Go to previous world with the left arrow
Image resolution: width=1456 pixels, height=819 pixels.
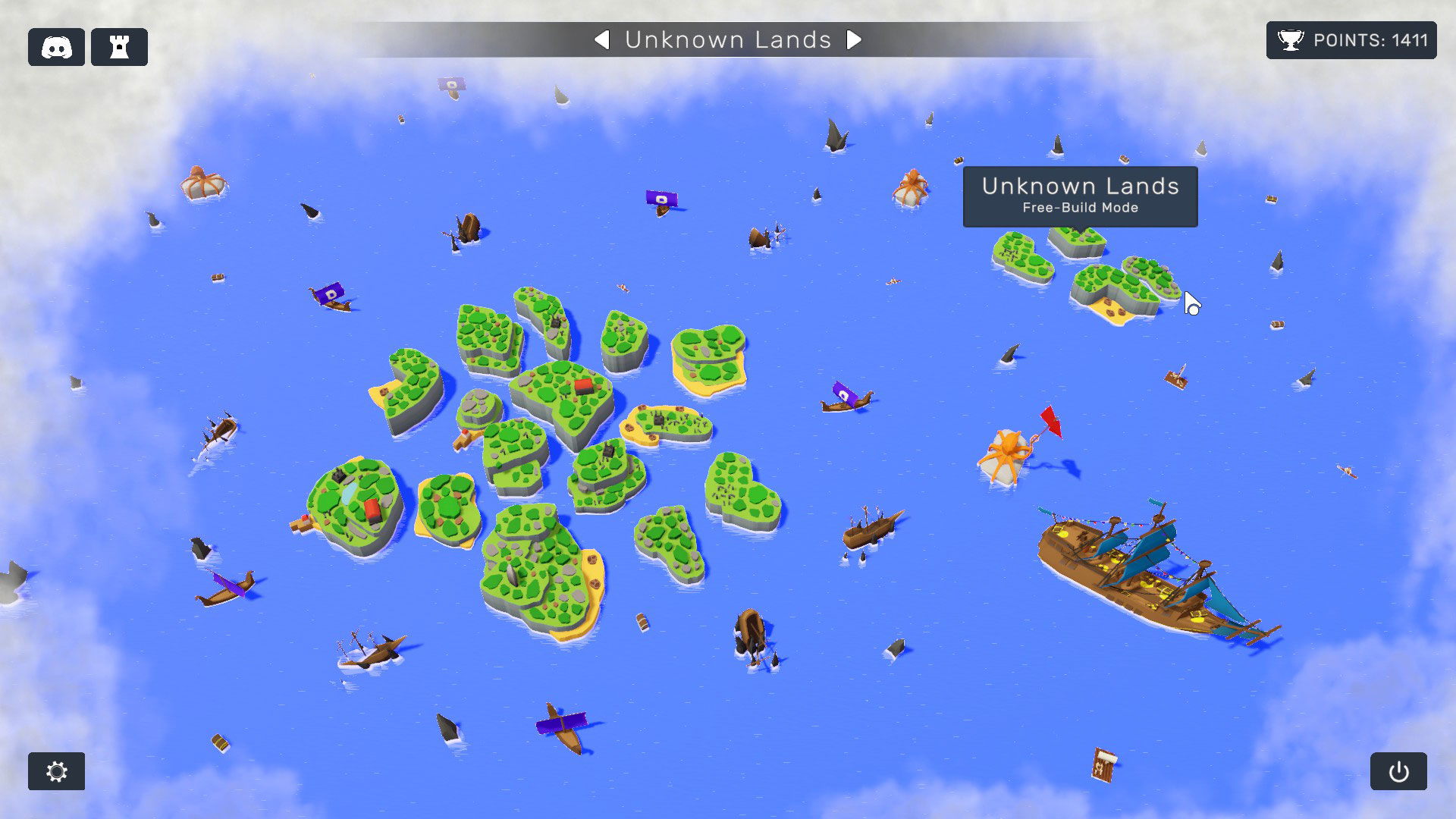603,40
